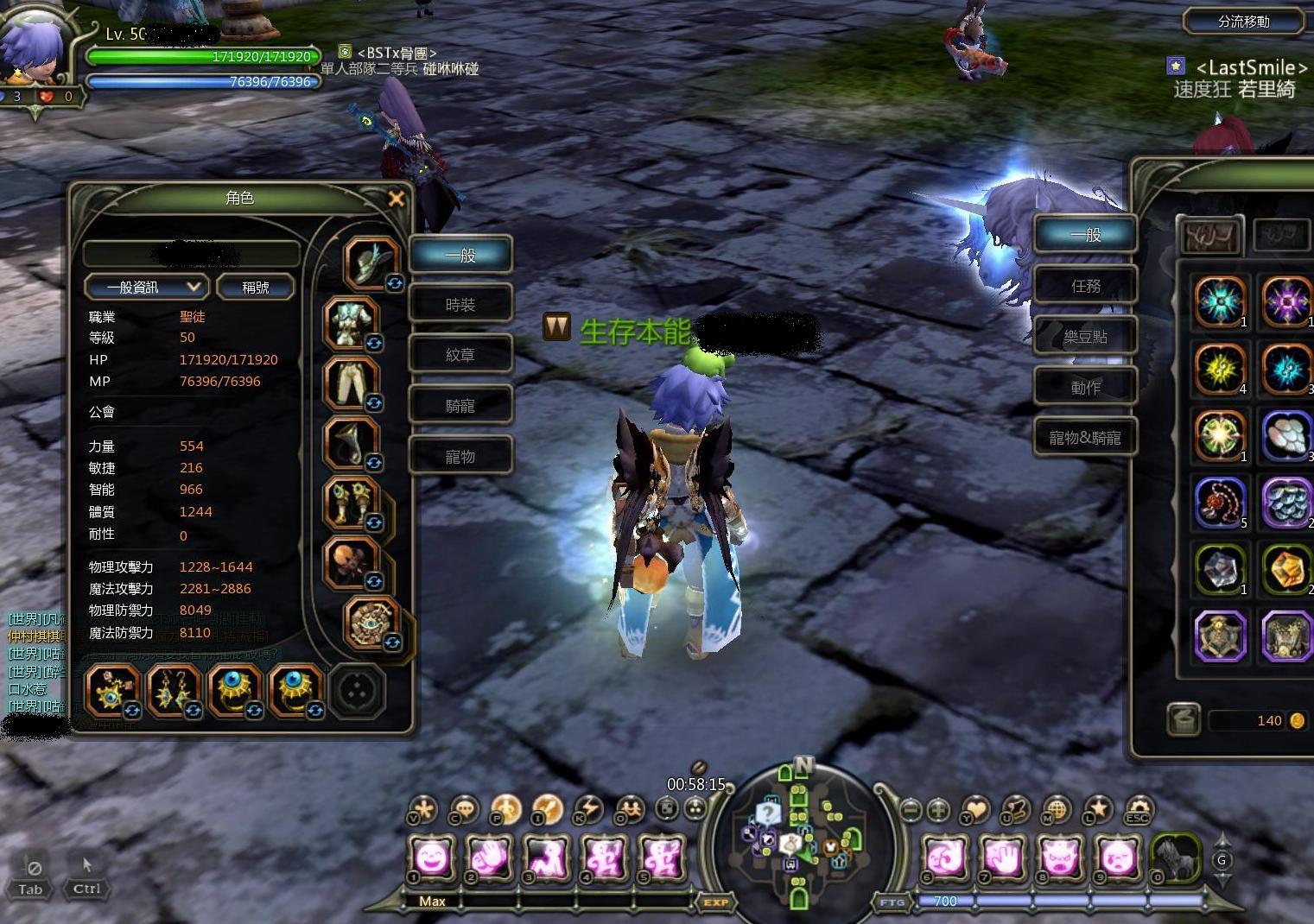Screen dimensions: 1314x924
Task: Open the 任務 quest inventory tab
Action: 1085,286
